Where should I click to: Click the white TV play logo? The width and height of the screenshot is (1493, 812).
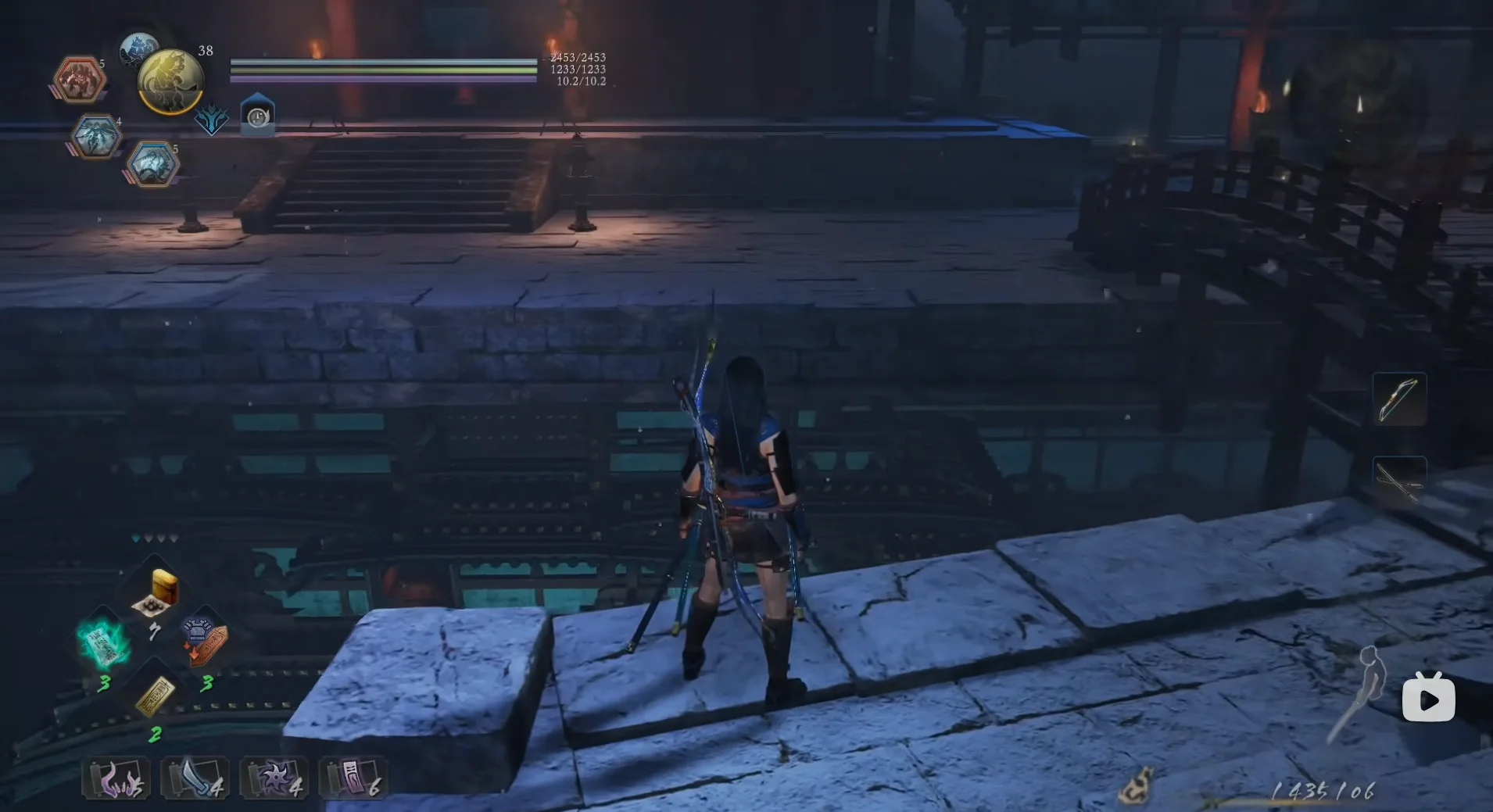pyautogui.click(x=1428, y=698)
